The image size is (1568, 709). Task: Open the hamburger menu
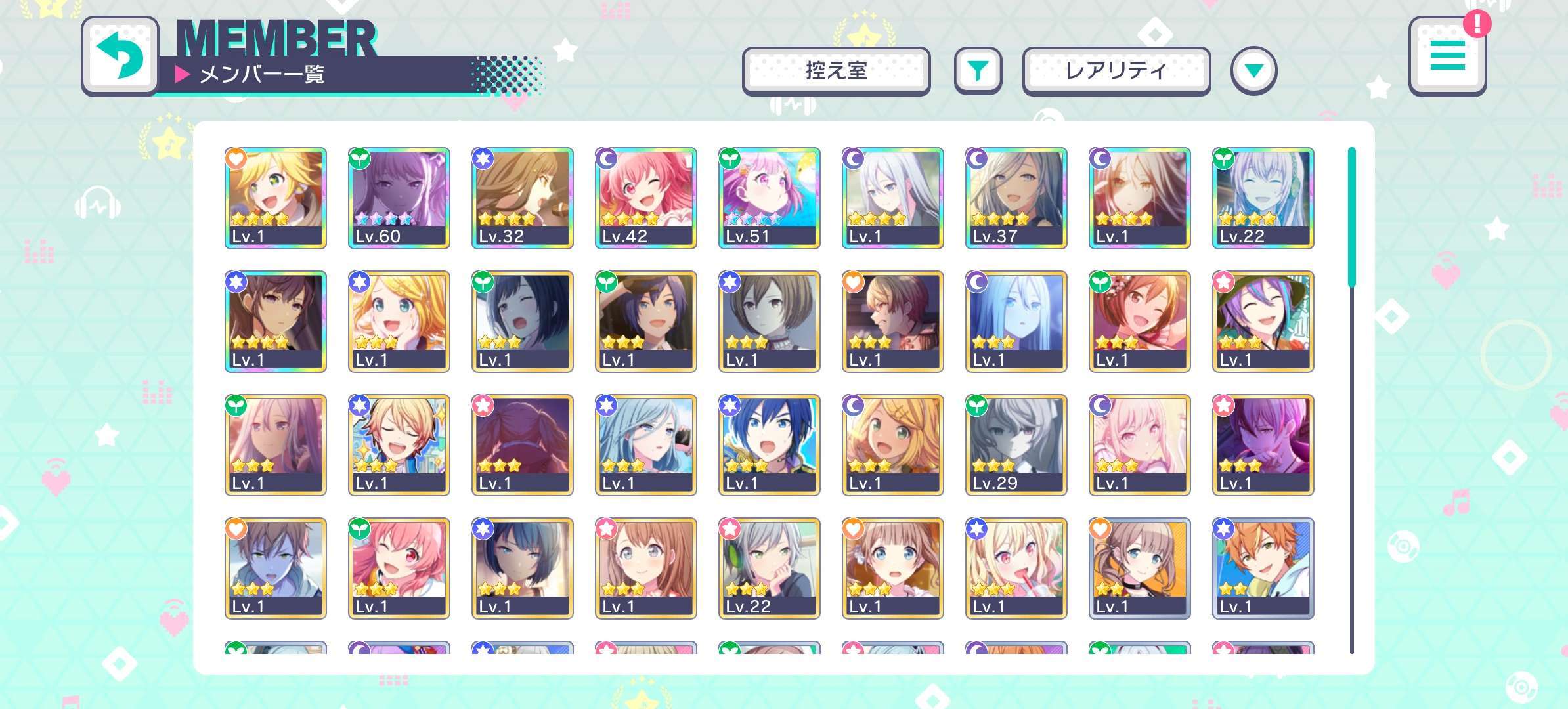[1447, 55]
